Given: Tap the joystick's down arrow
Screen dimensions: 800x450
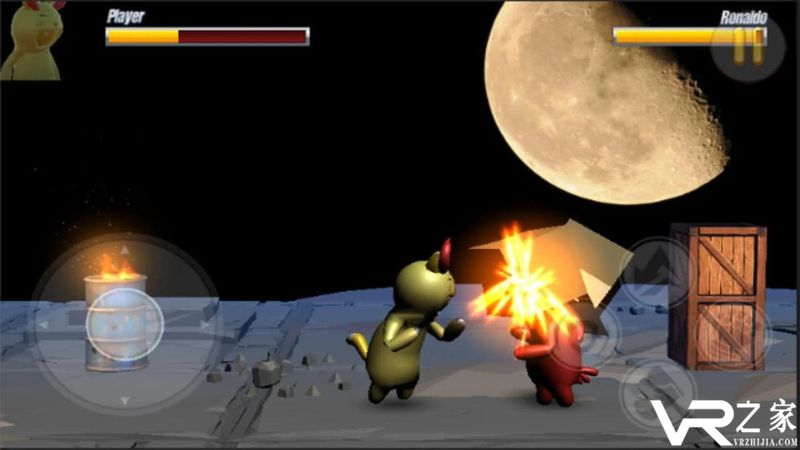Looking at the screenshot, I should tap(124, 398).
